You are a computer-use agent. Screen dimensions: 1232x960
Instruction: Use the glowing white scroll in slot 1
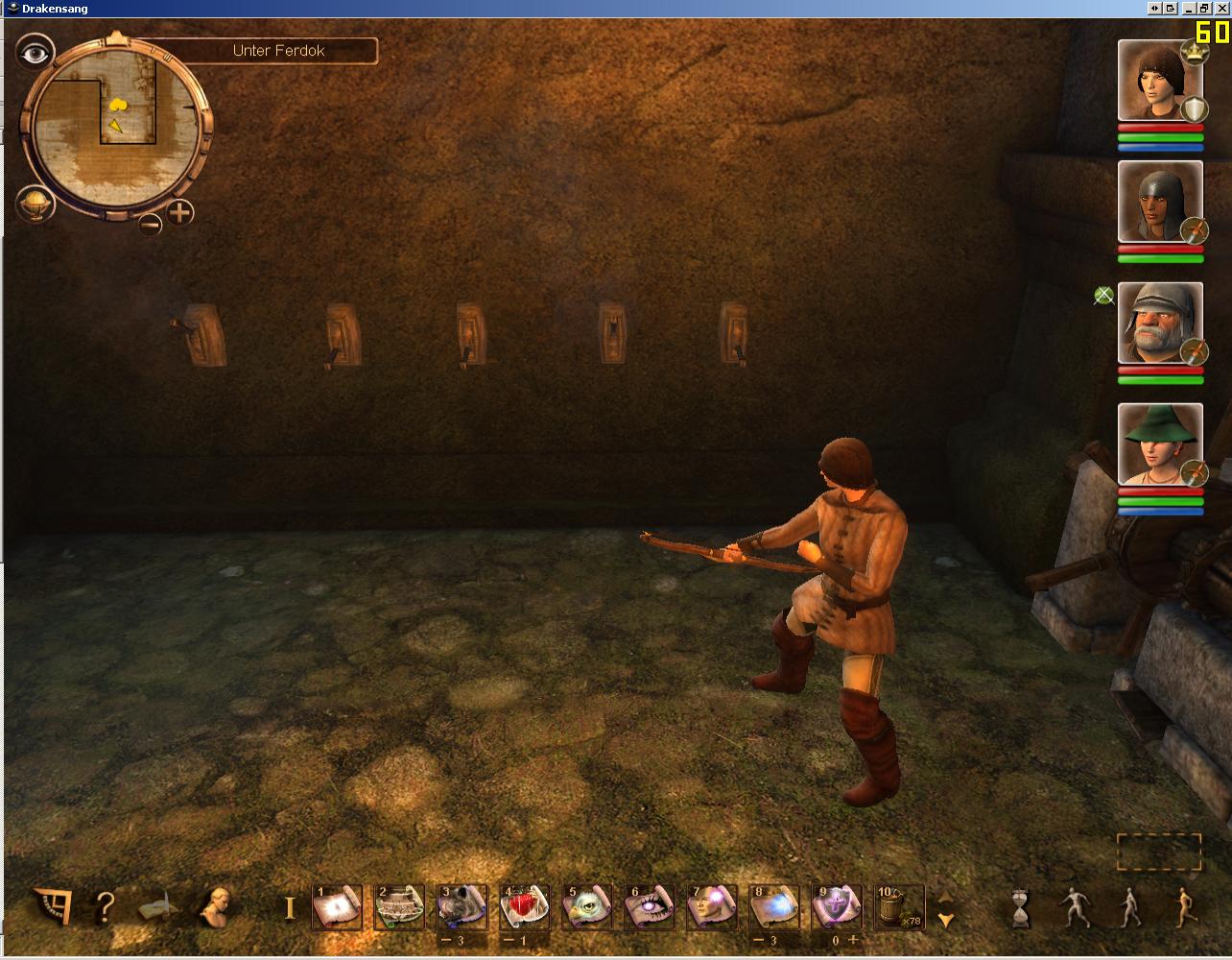point(337,906)
